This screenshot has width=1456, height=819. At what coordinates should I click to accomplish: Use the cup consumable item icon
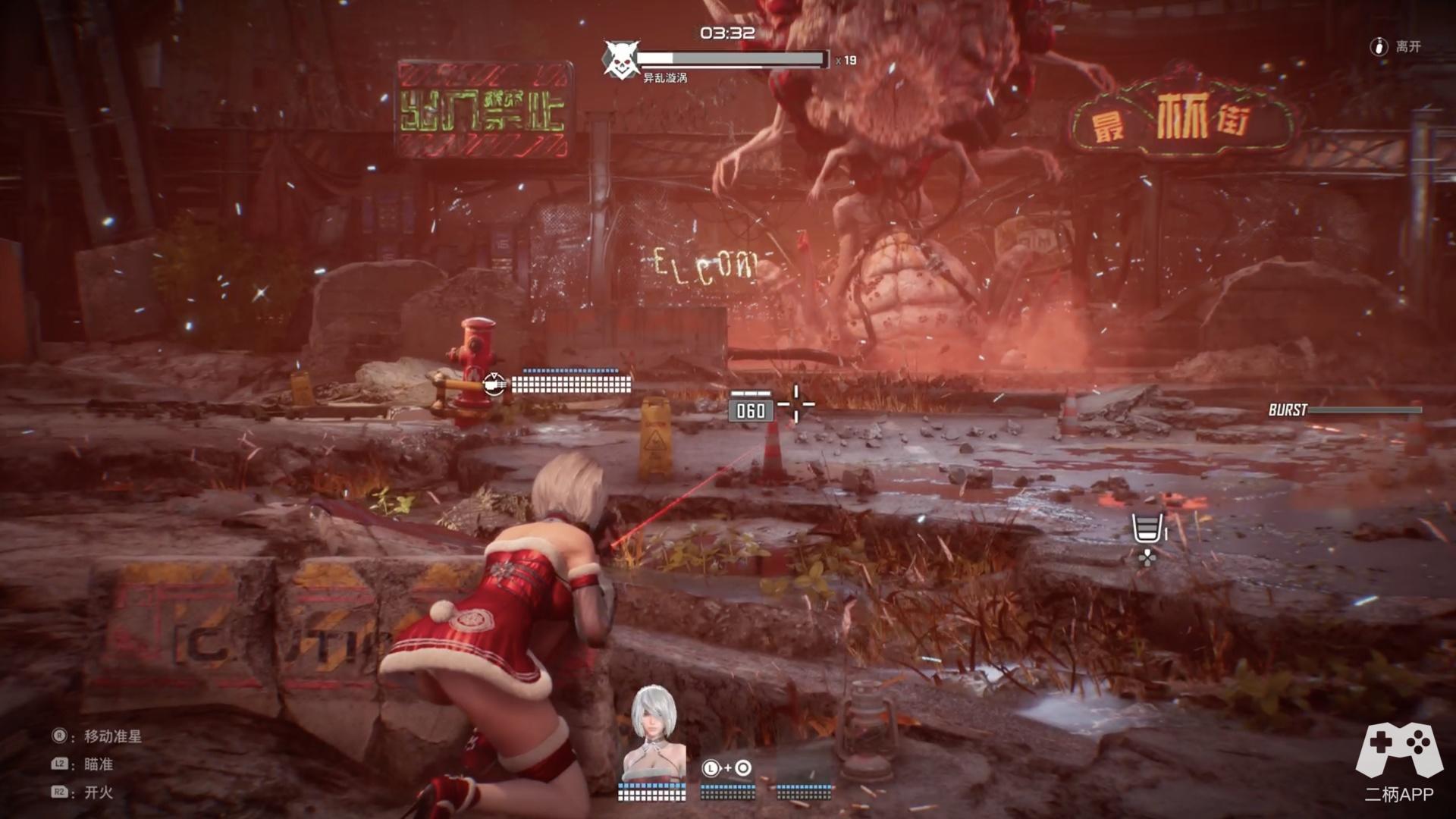click(x=1147, y=529)
